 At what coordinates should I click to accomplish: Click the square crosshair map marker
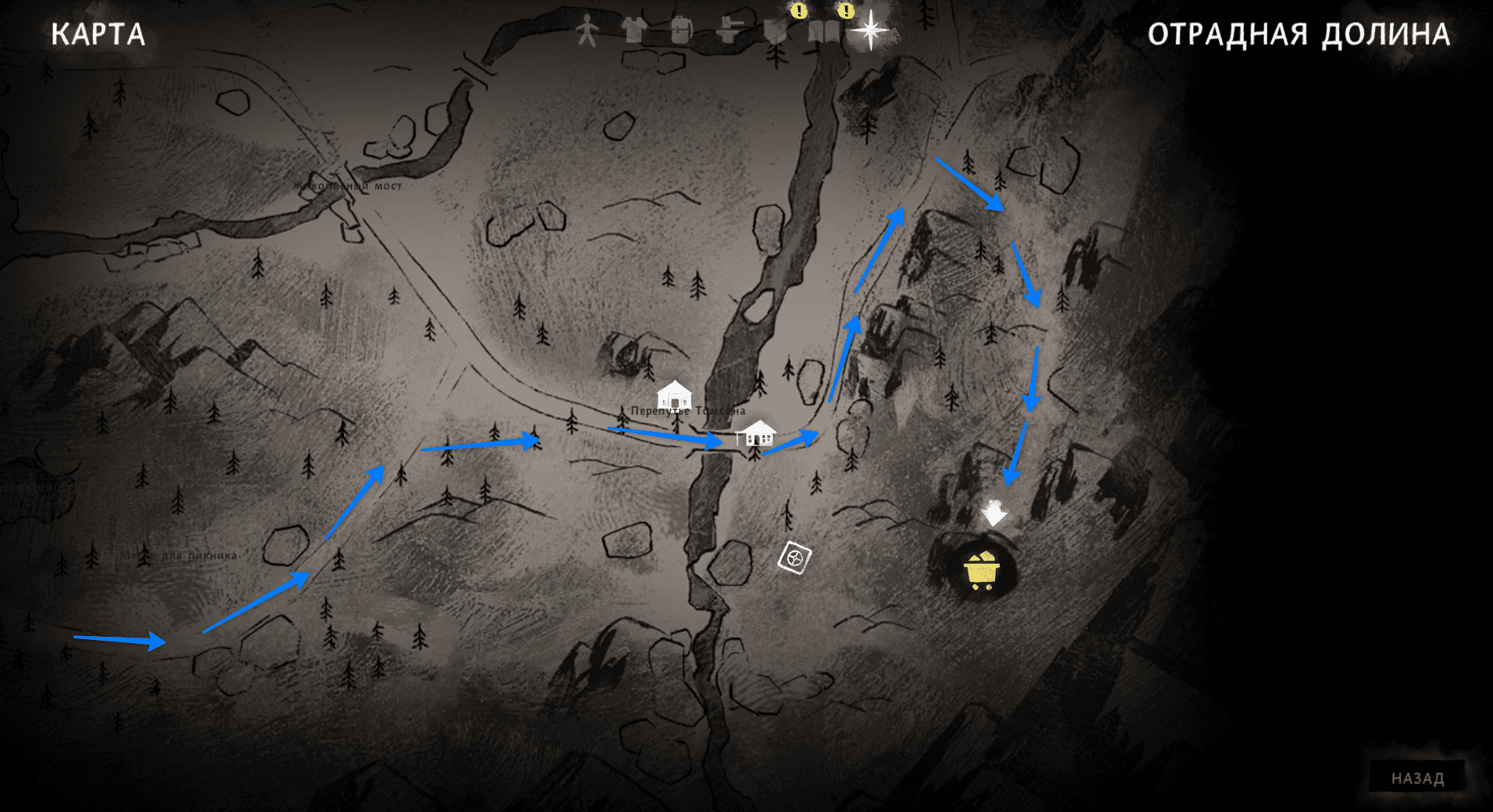[794, 558]
